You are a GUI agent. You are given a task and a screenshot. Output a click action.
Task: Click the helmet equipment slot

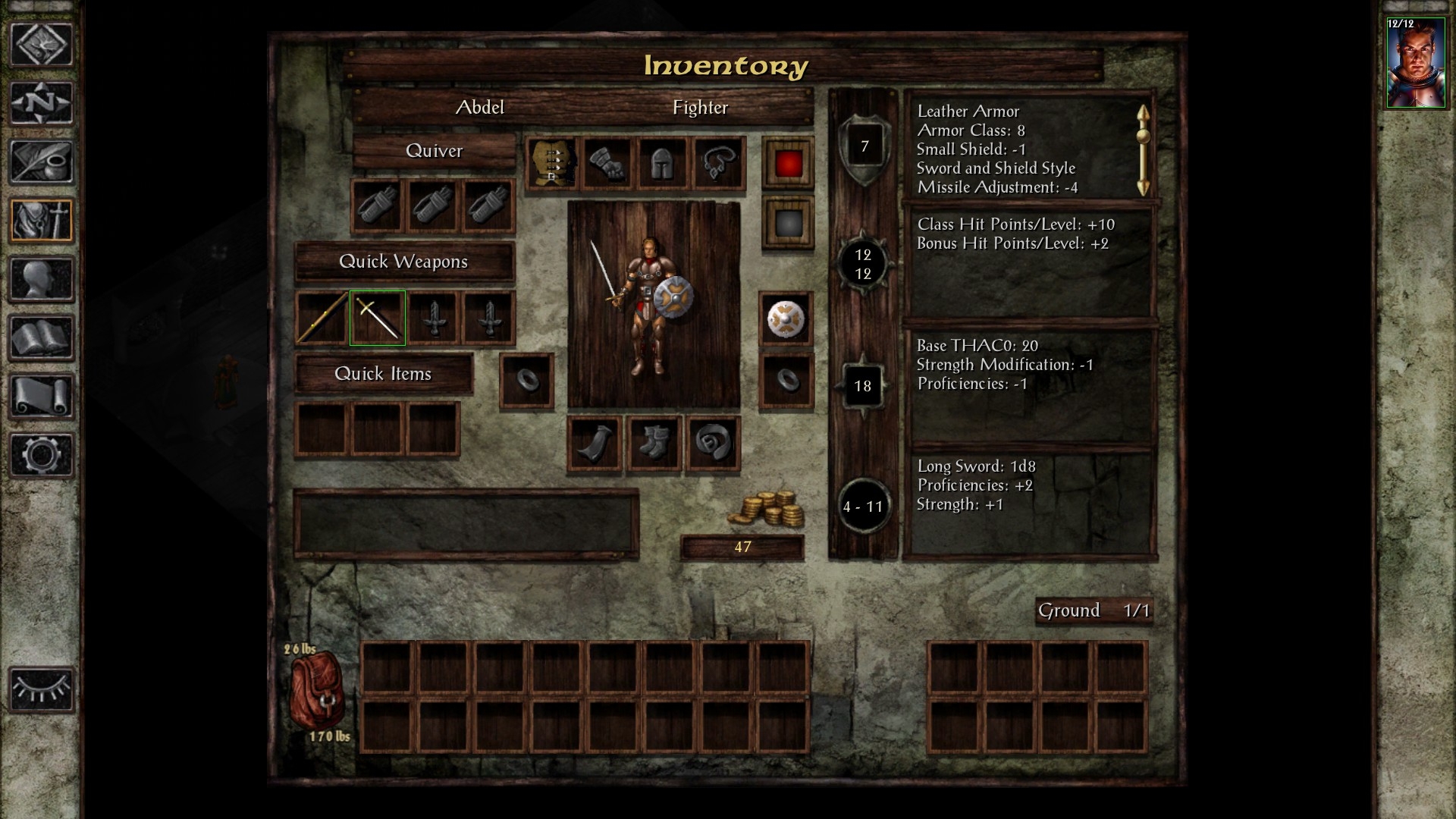coord(663,164)
